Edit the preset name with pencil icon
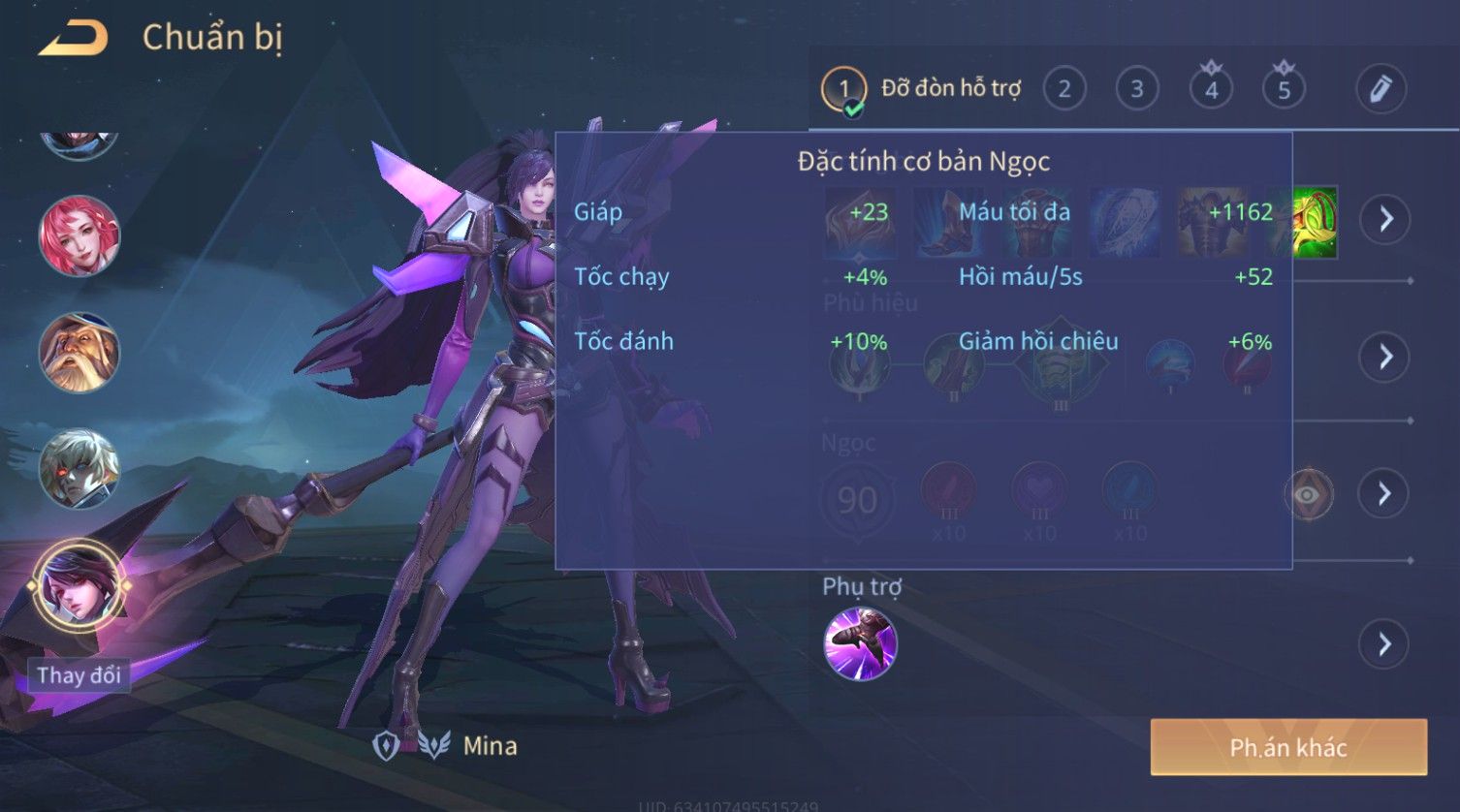 tap(1381, 89)
